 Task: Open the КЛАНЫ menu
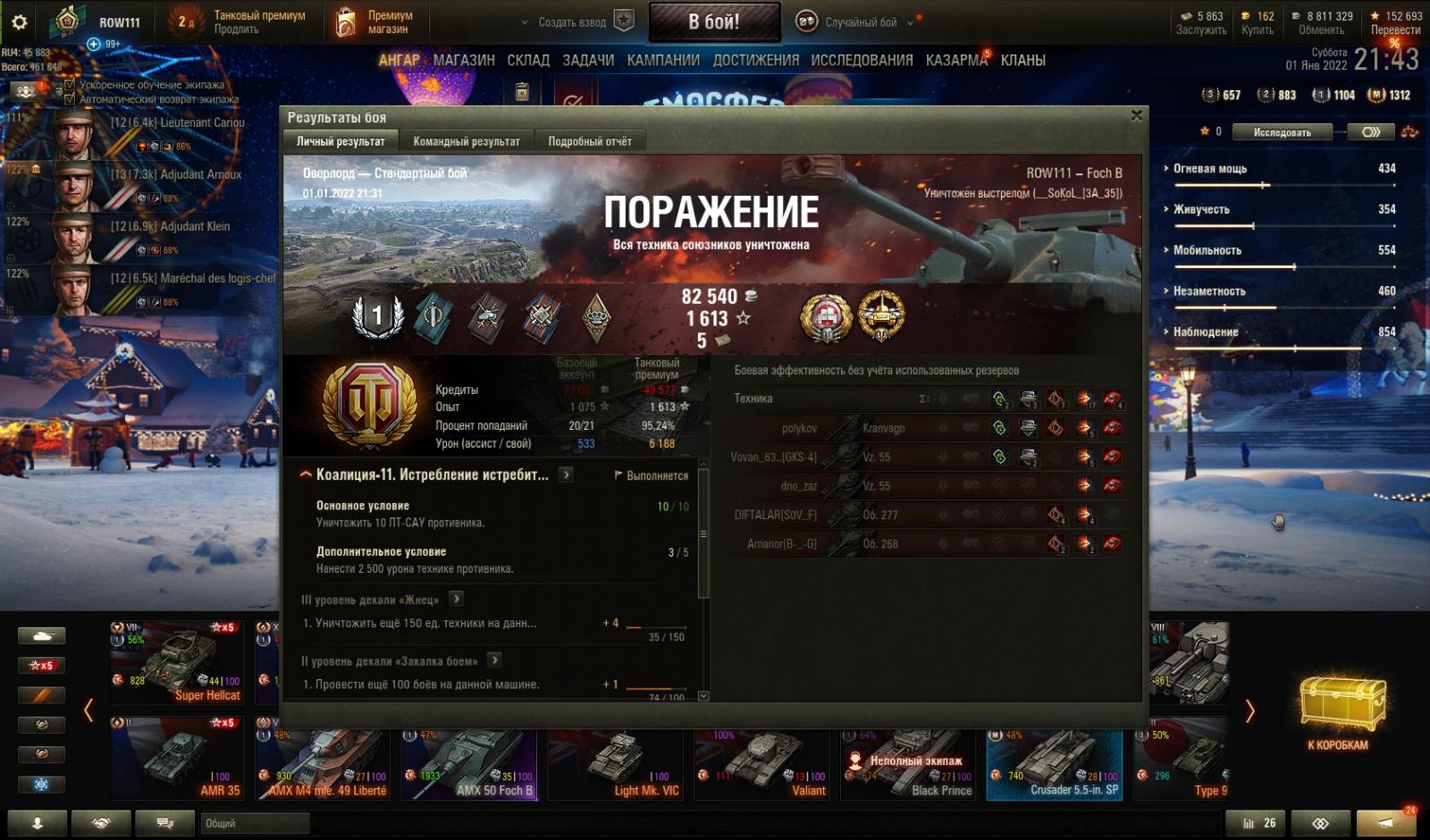[x=1023, y=60]
